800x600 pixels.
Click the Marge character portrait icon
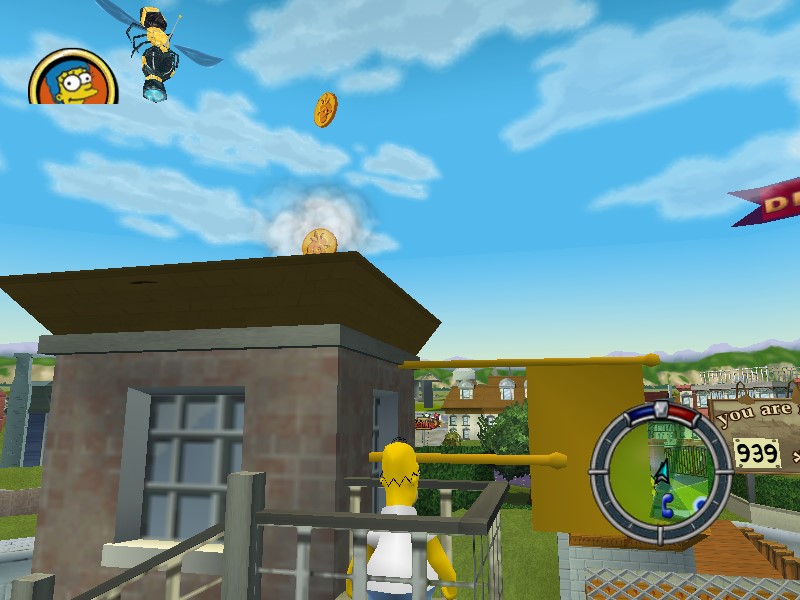pos(71,78)
